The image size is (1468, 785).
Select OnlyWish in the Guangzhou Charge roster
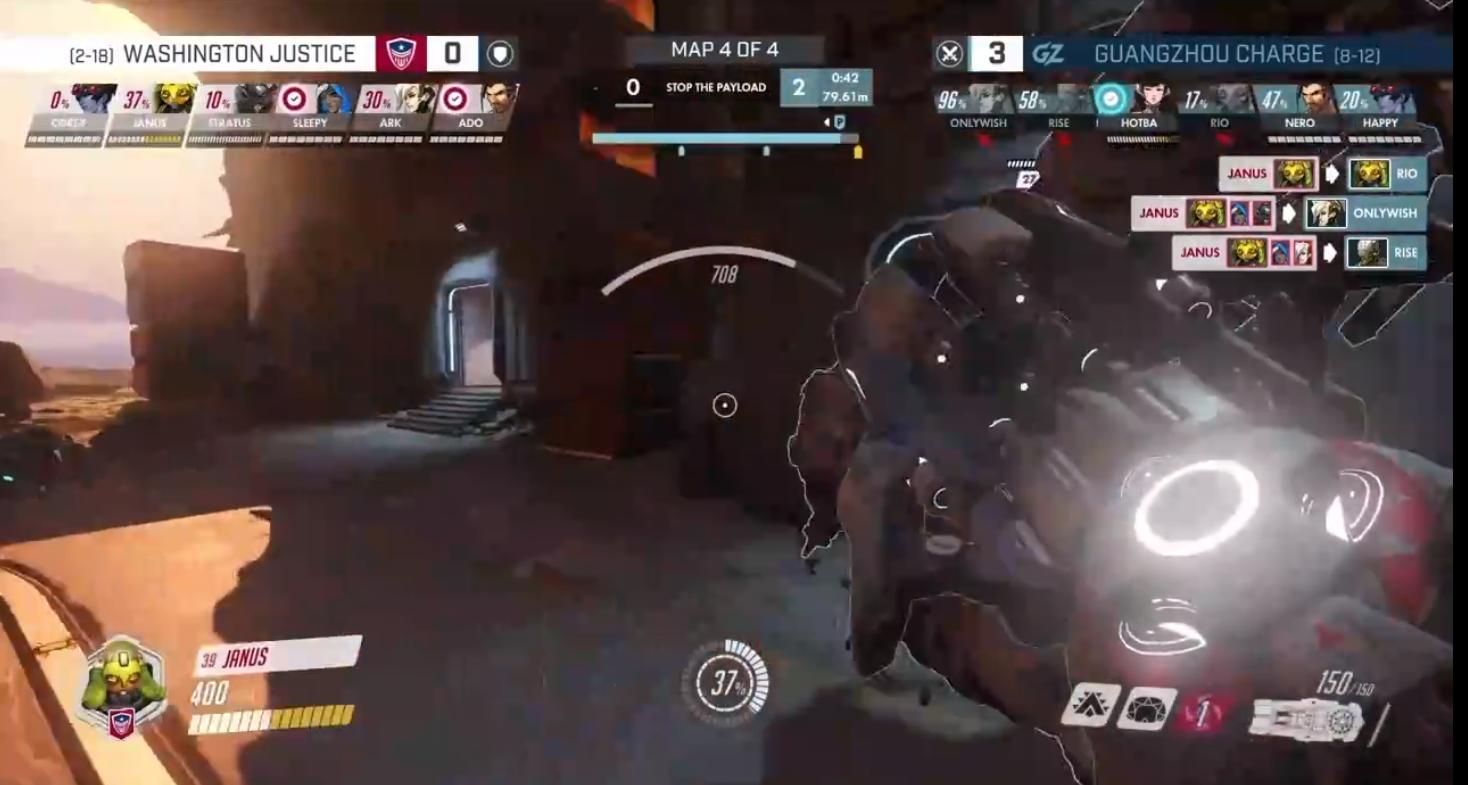tap(986, 101)
